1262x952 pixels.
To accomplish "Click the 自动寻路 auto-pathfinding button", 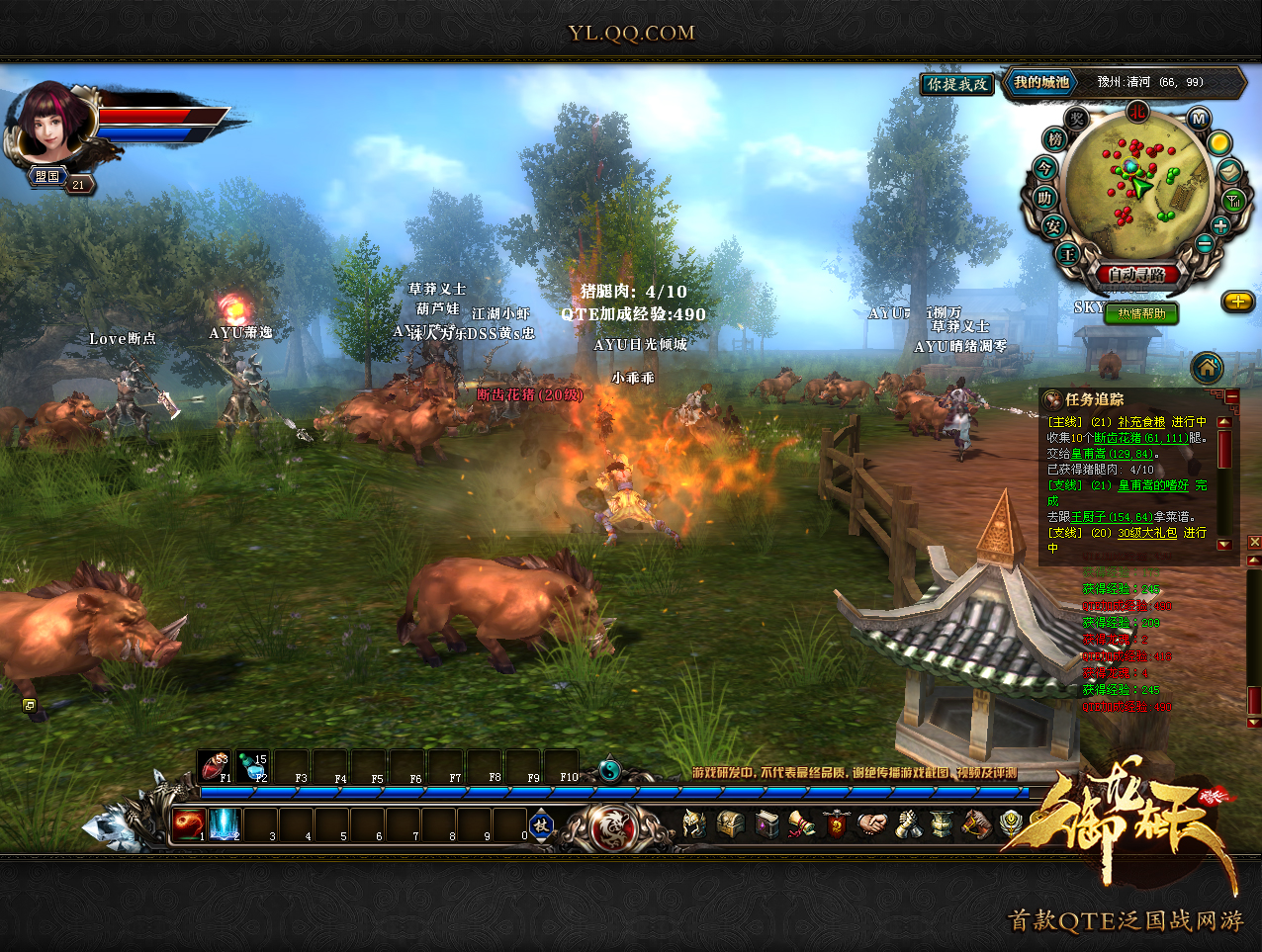I will coord(1136,274).
